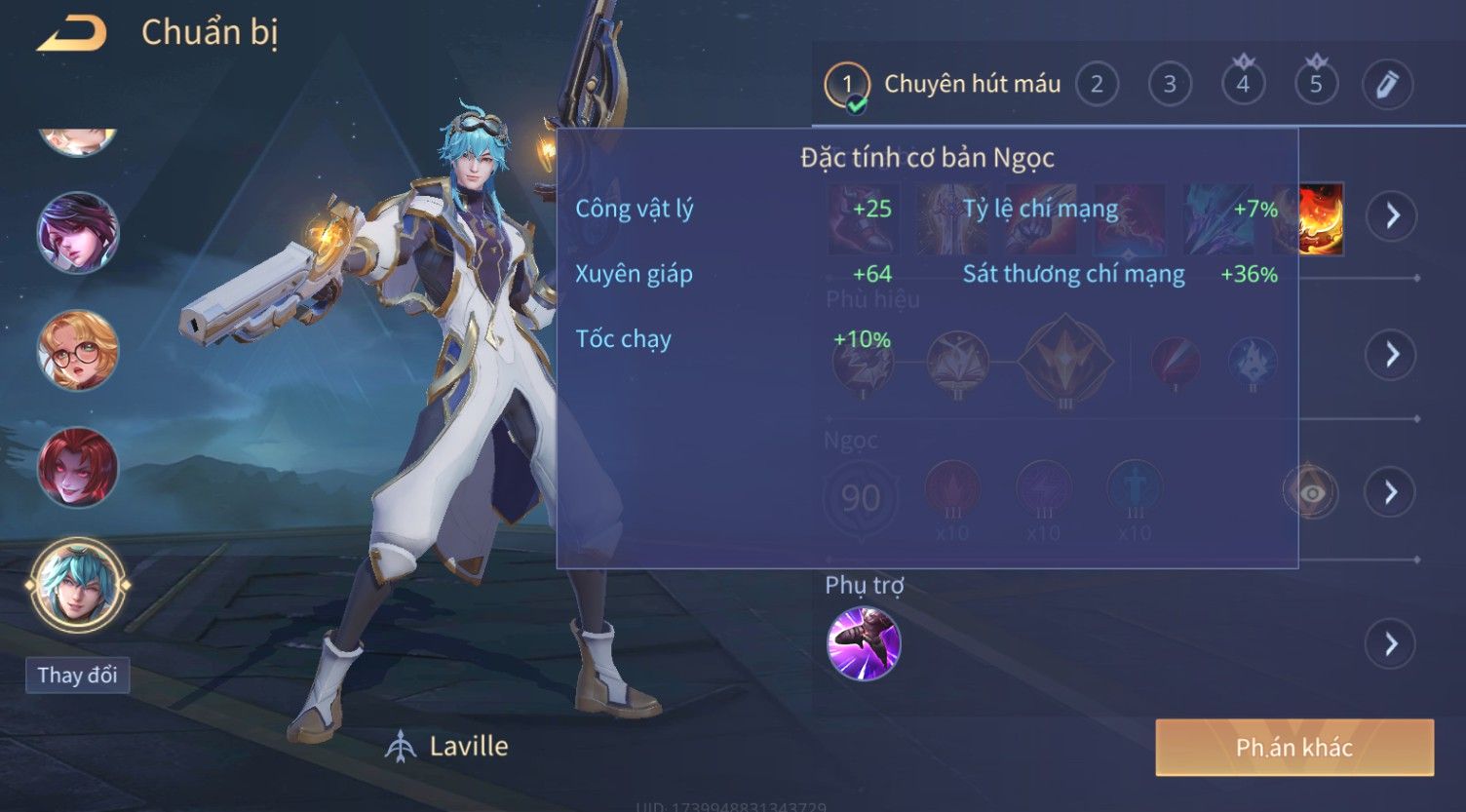This screenshot has width=1466, height=812.
Task: Switch to build preset 3
Action: pos(1170,85)
